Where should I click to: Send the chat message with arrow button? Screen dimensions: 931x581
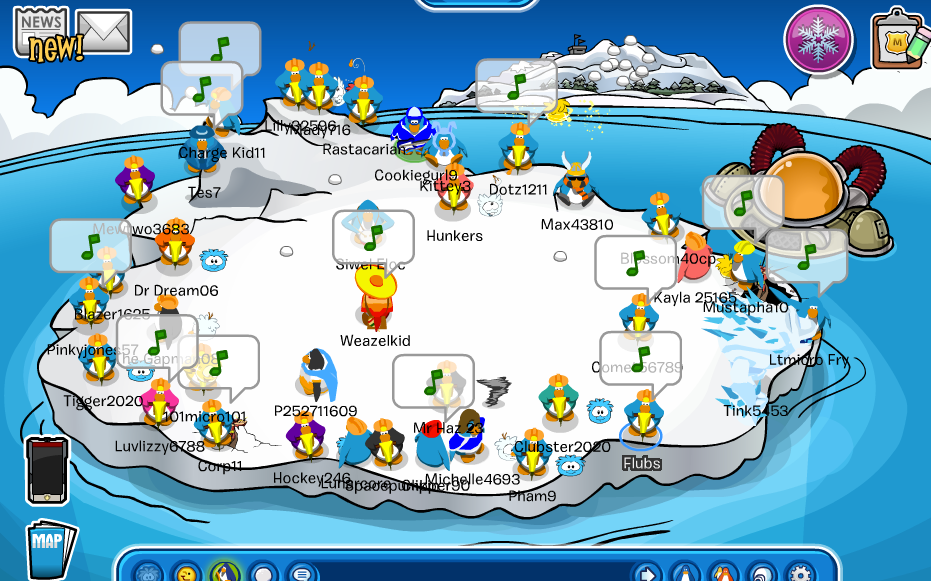click(648, 574)
